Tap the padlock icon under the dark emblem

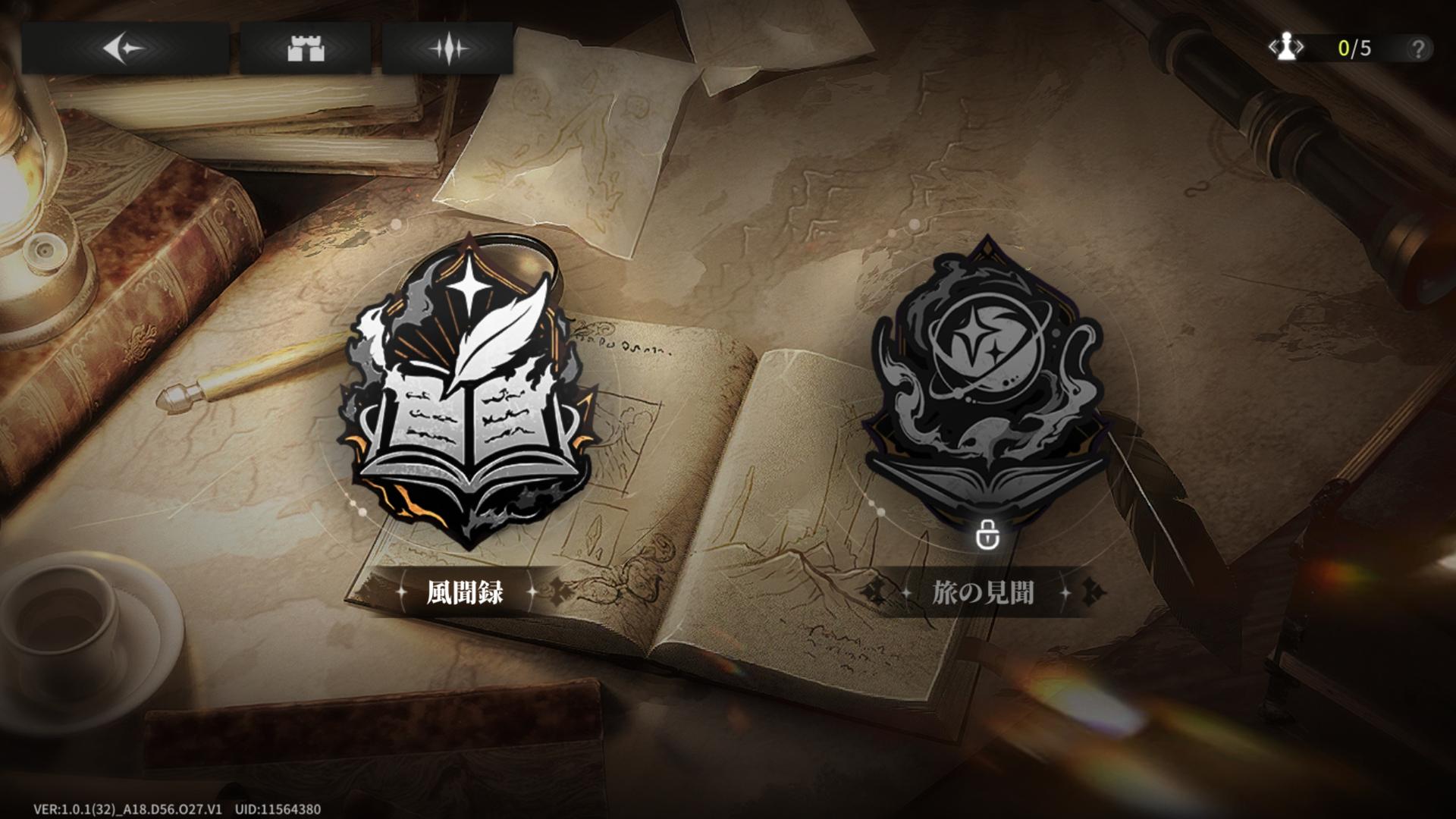986,535
